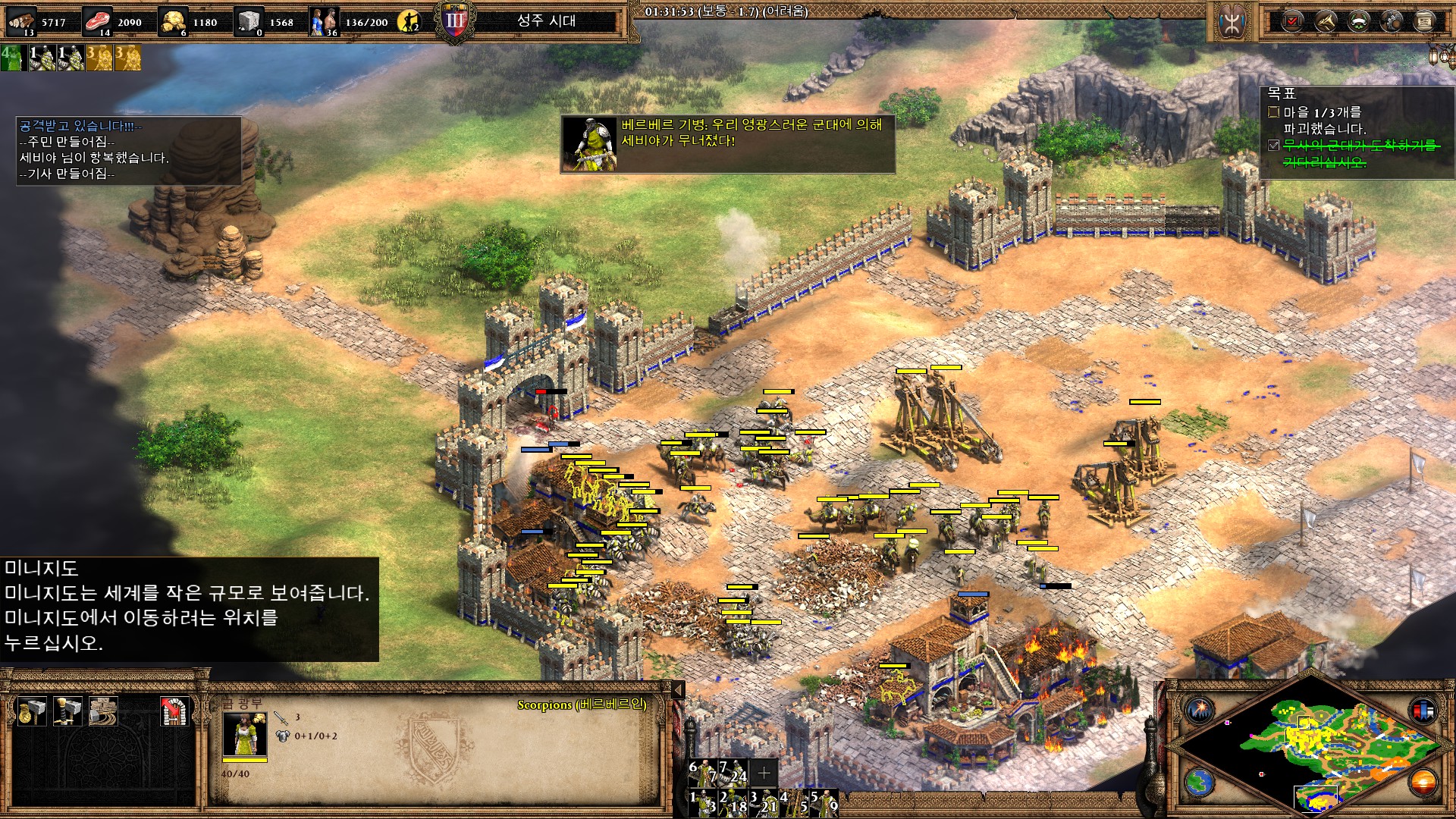Open the chat horn icon
Image resolution: width=1456 pixels, height=819 pixels.
point(1326,21)
